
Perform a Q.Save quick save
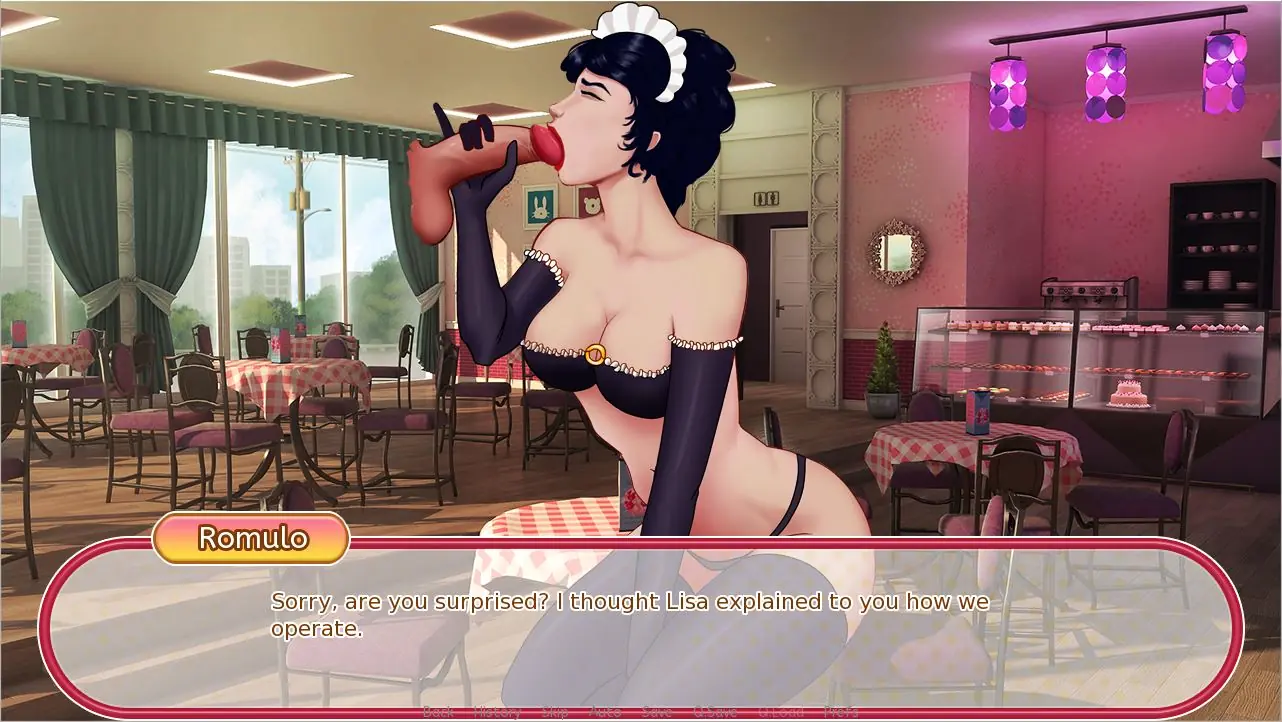point(713,711)
